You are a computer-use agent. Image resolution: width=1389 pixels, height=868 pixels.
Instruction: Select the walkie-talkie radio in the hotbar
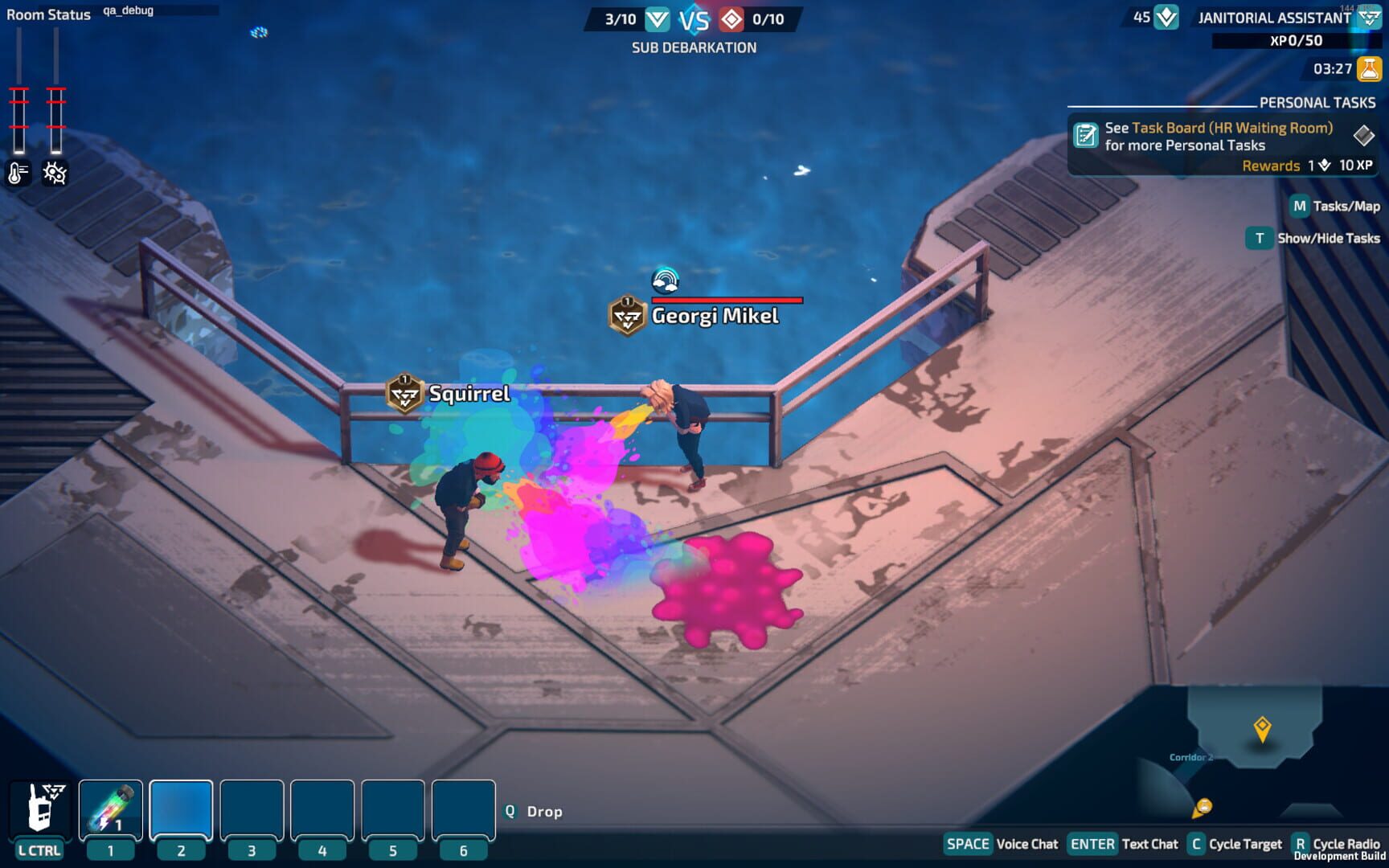pyautogui.click(x=38, y=809)
